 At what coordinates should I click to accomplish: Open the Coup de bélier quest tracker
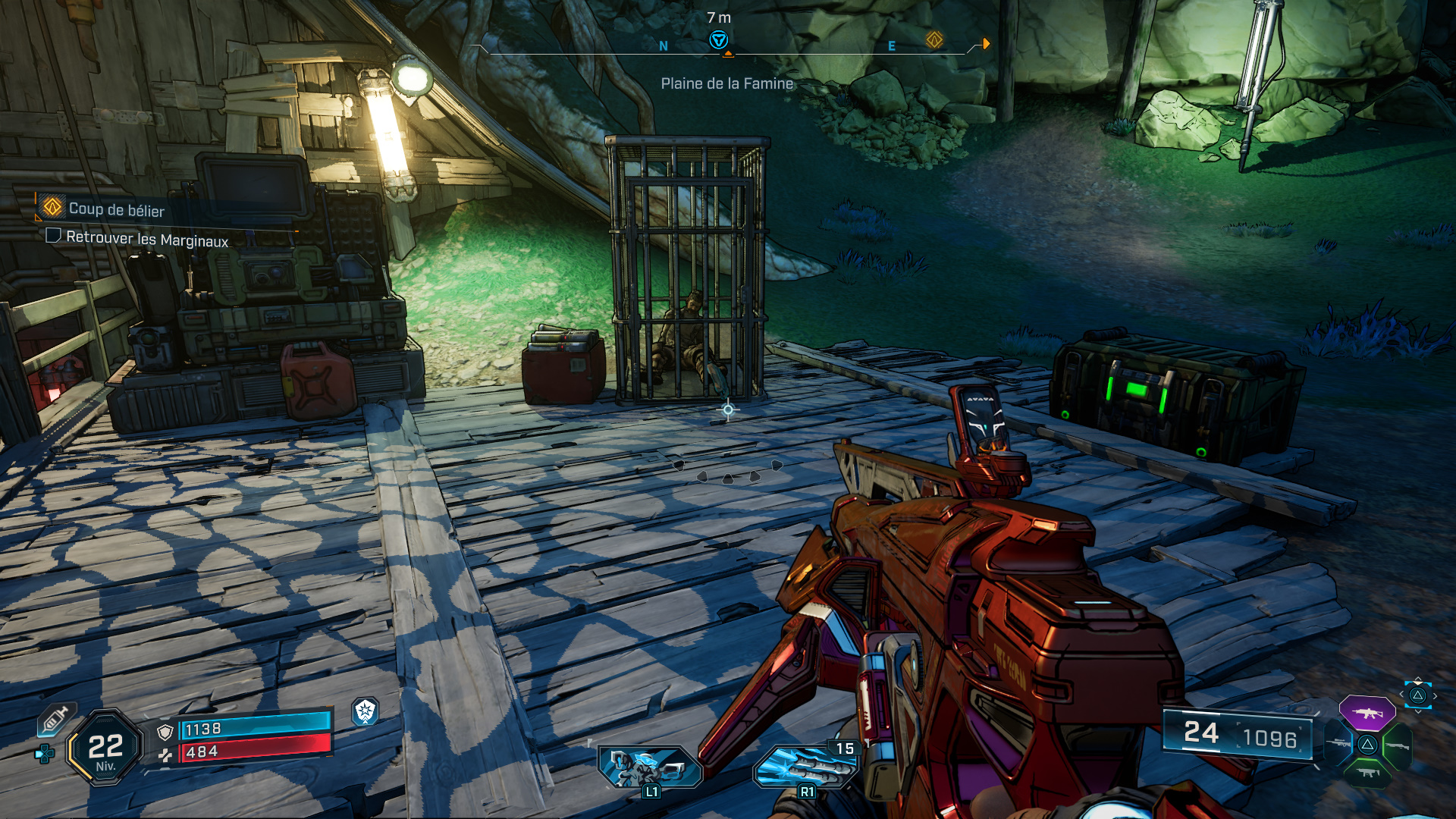coord(116,209)
